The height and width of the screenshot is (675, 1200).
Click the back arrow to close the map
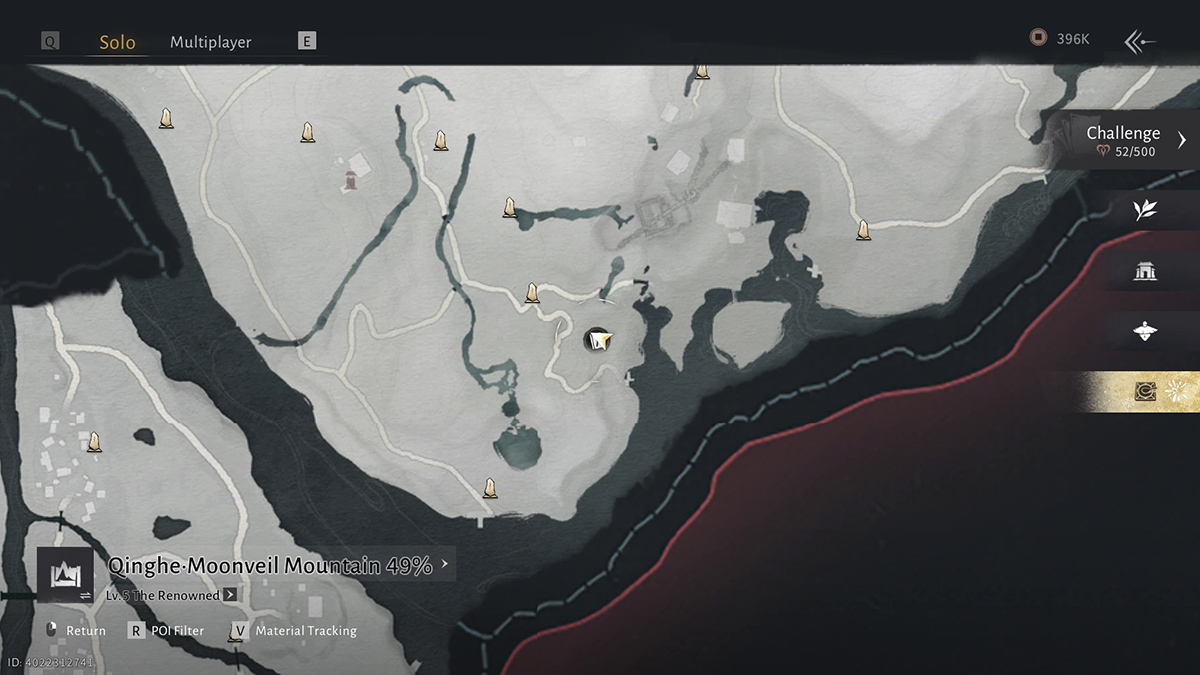(1140, 41)
